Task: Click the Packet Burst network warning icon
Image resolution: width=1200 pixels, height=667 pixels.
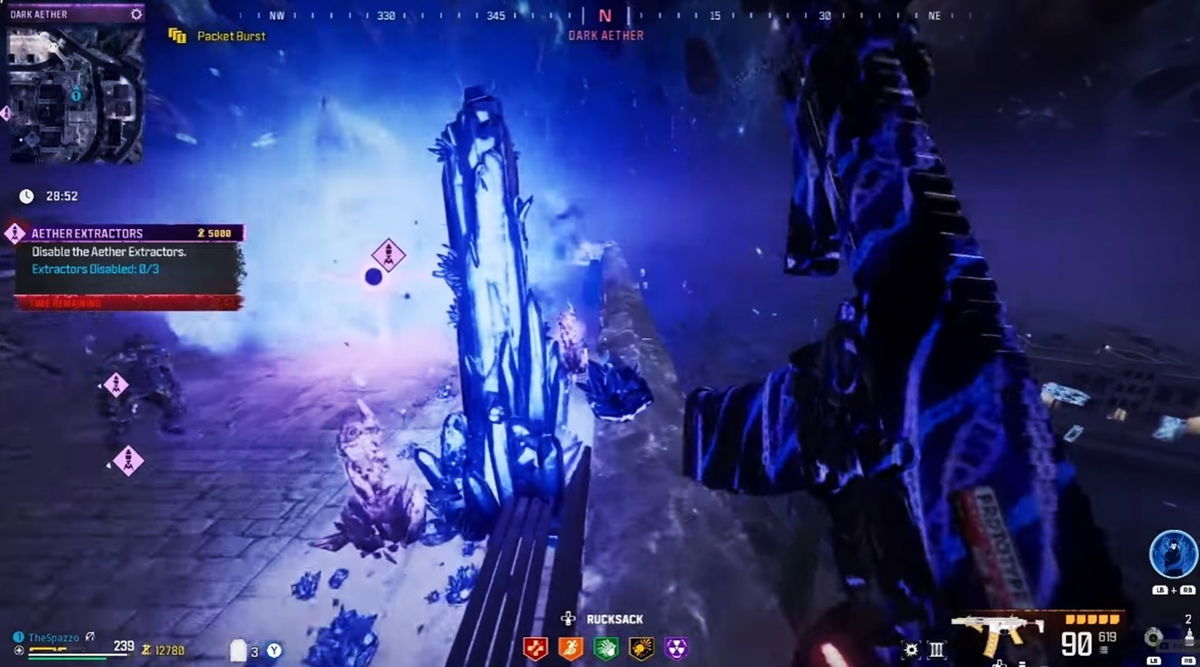Action: (x=178, y=36)
